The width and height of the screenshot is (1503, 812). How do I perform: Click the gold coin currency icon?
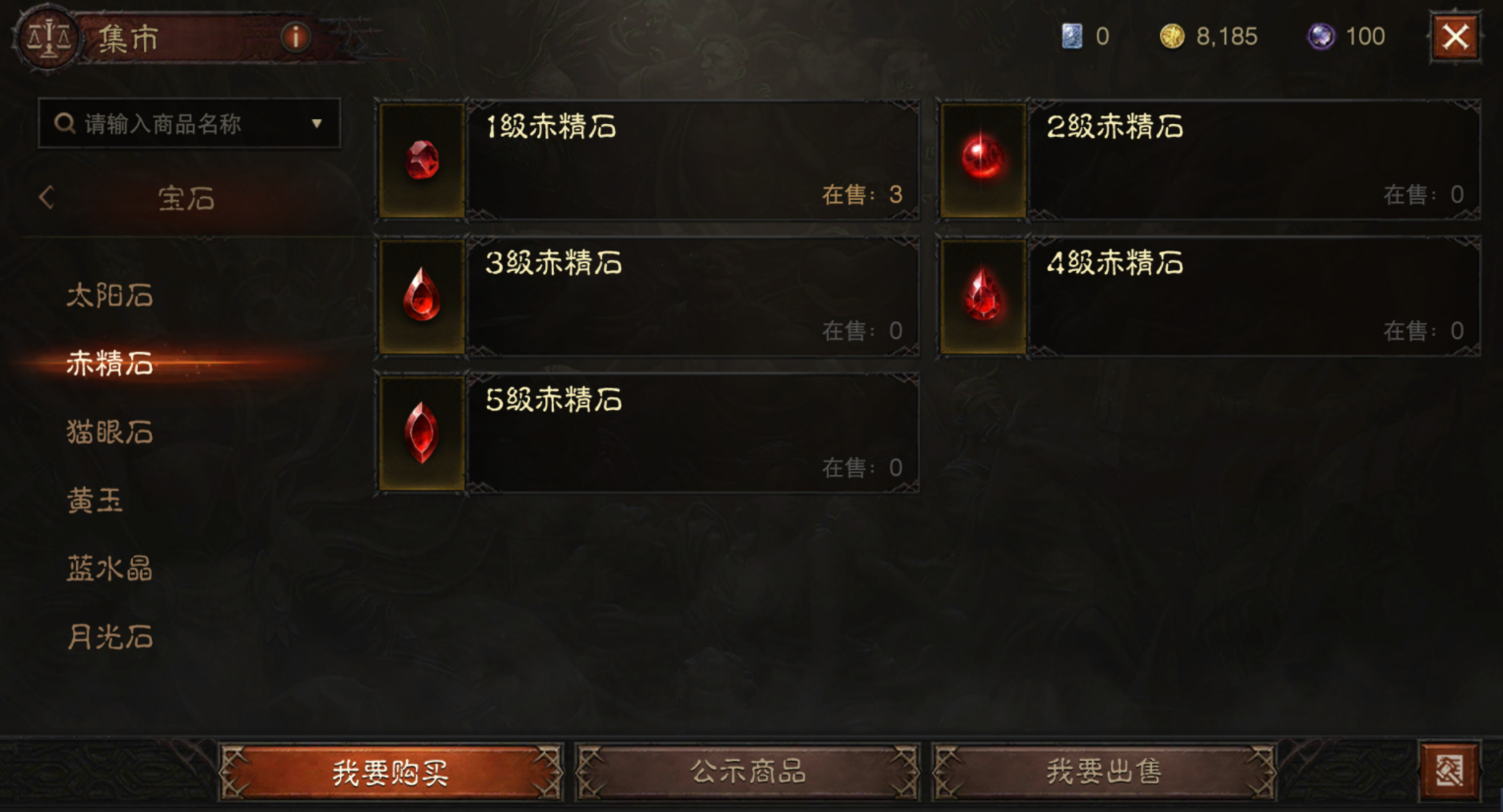tap(1172, 36)
